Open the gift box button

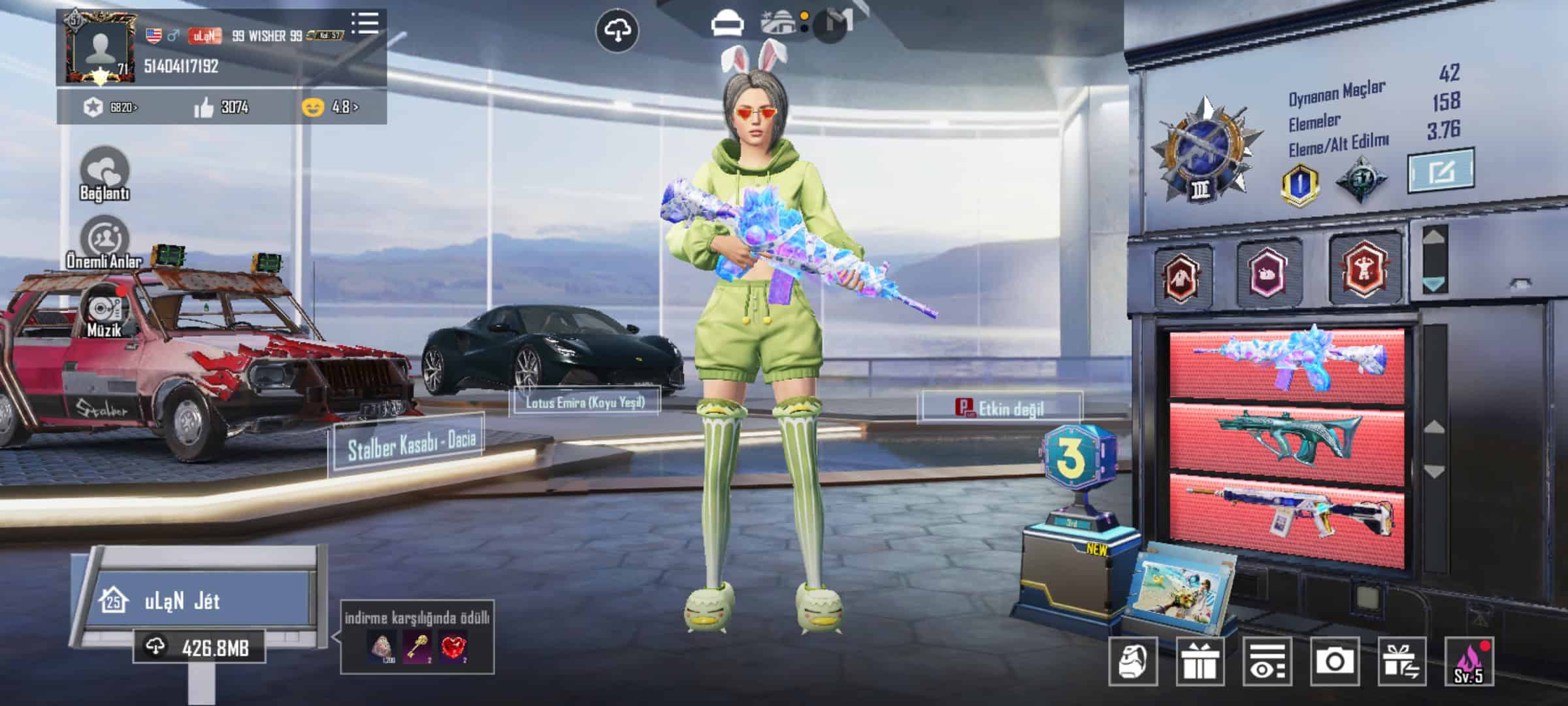tap(1200, 662)
